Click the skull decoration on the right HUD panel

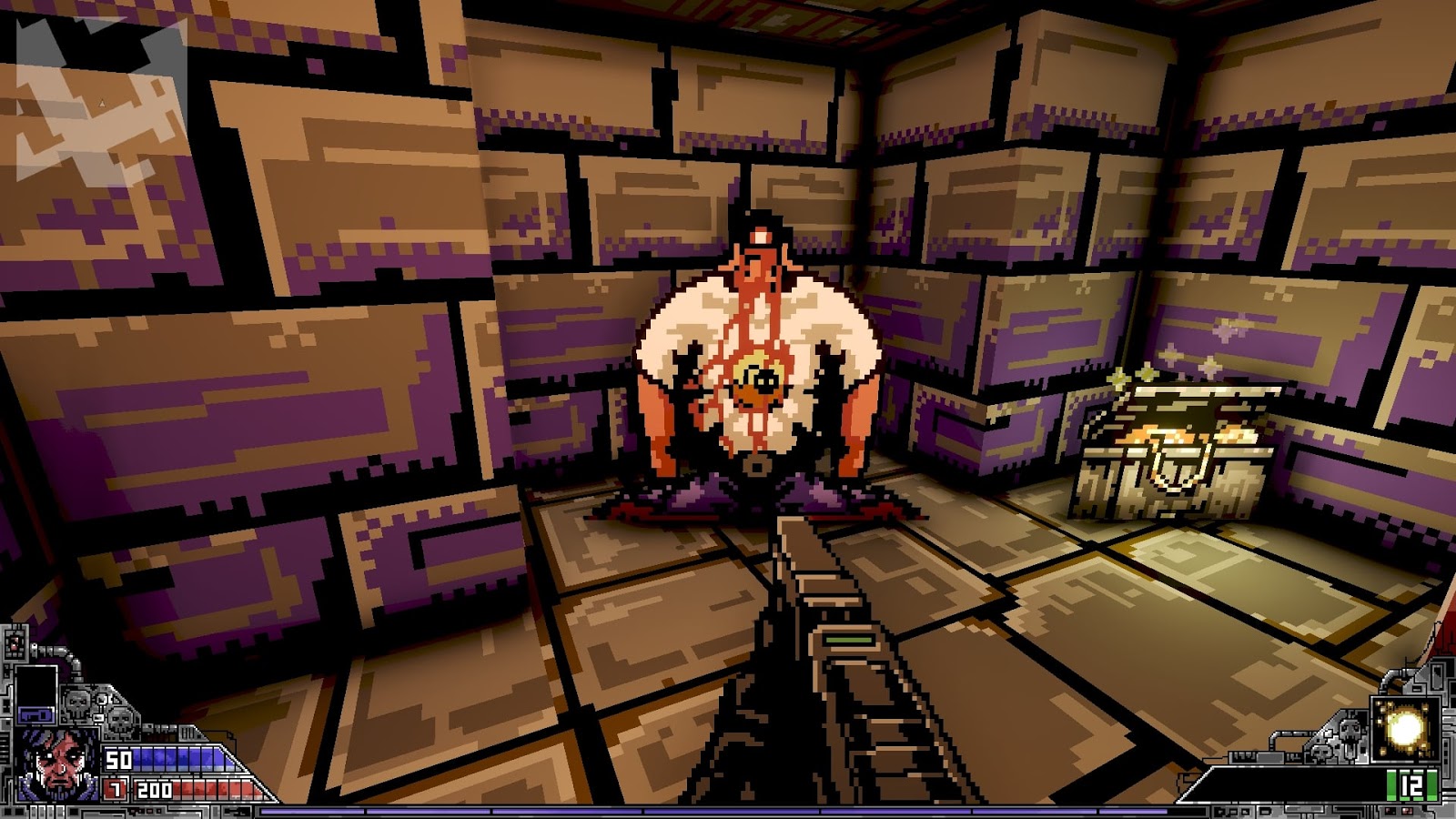click(1349, 730)
